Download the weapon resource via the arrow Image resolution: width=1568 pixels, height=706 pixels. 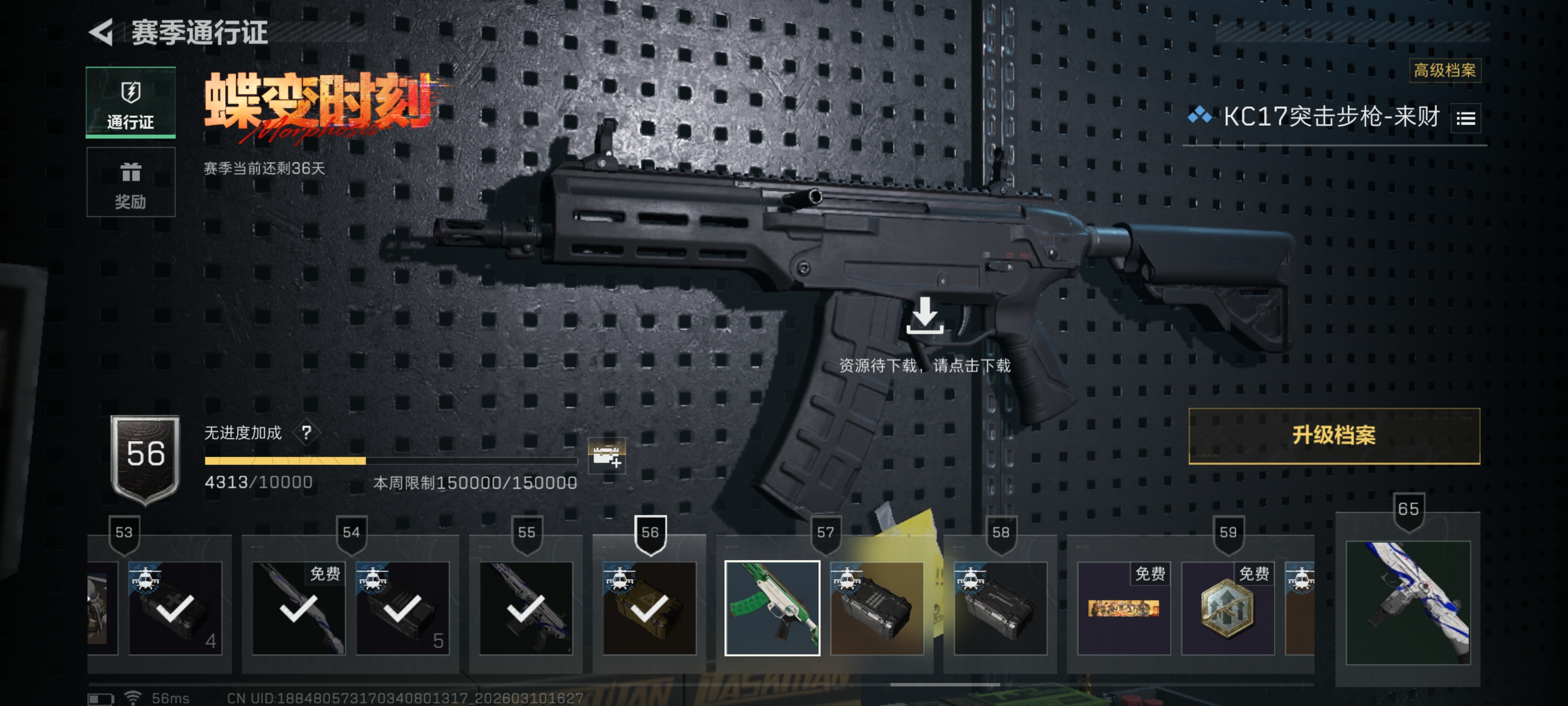coord(924,316)
